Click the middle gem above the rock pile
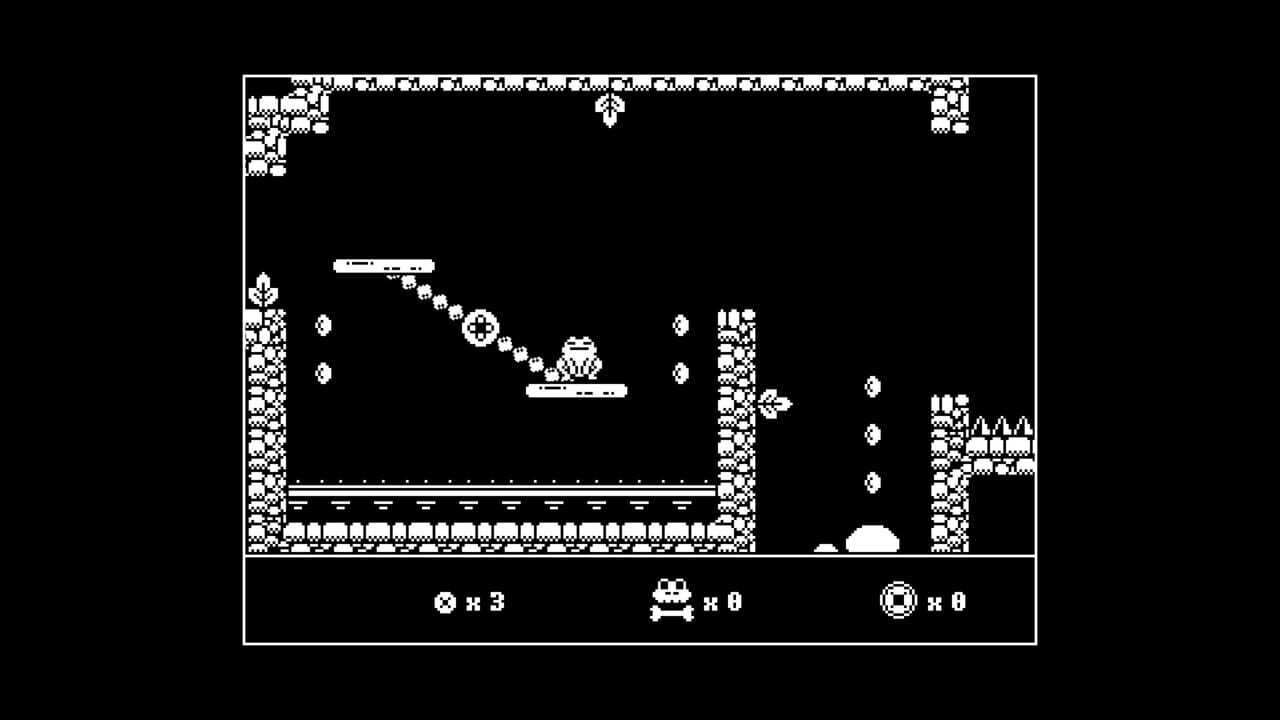1280x720 pixels. pos(873,432)
